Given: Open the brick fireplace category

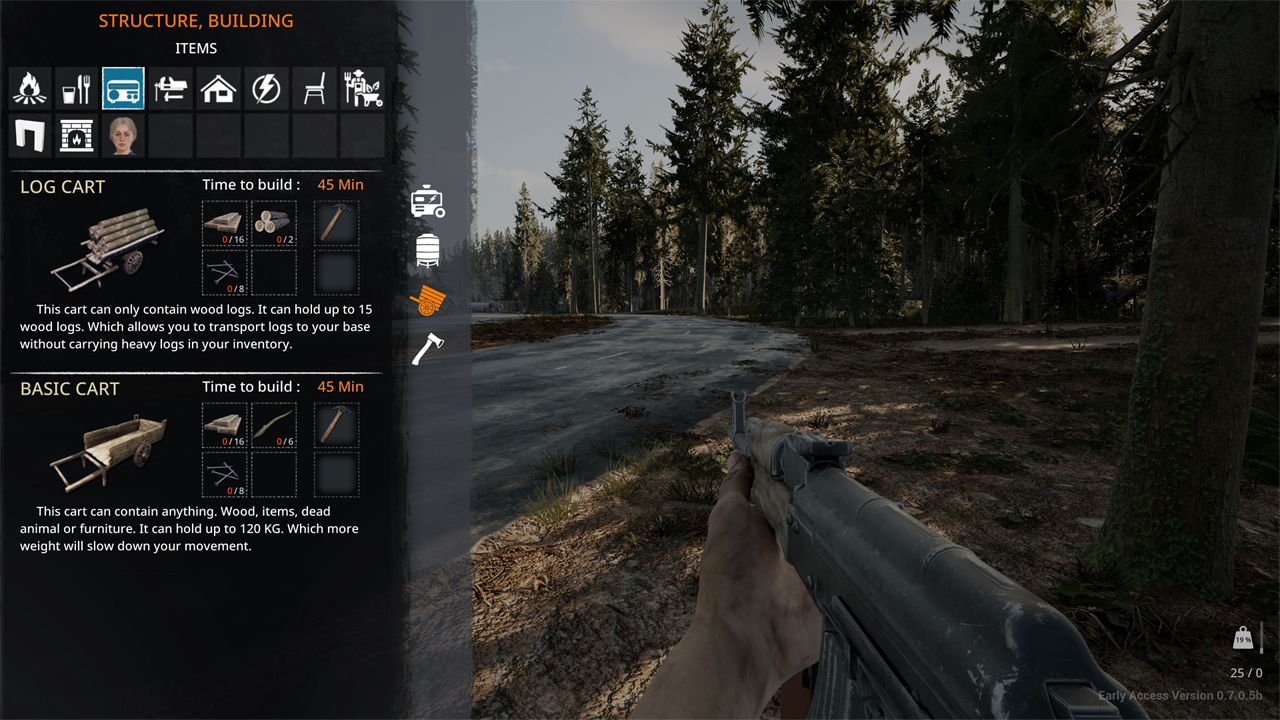Looking at the screenshot, I should 77,136.
